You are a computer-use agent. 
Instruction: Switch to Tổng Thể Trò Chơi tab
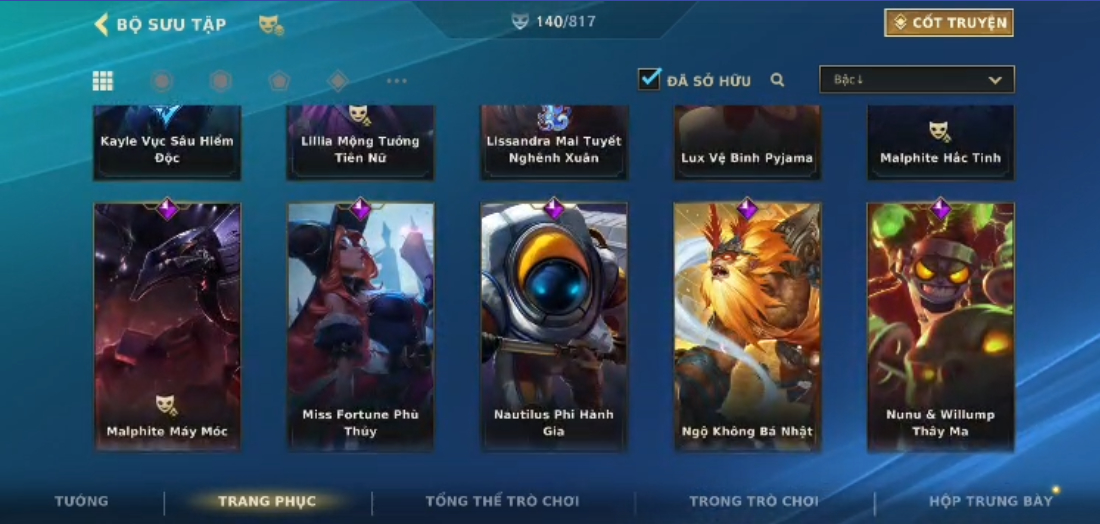502,501
